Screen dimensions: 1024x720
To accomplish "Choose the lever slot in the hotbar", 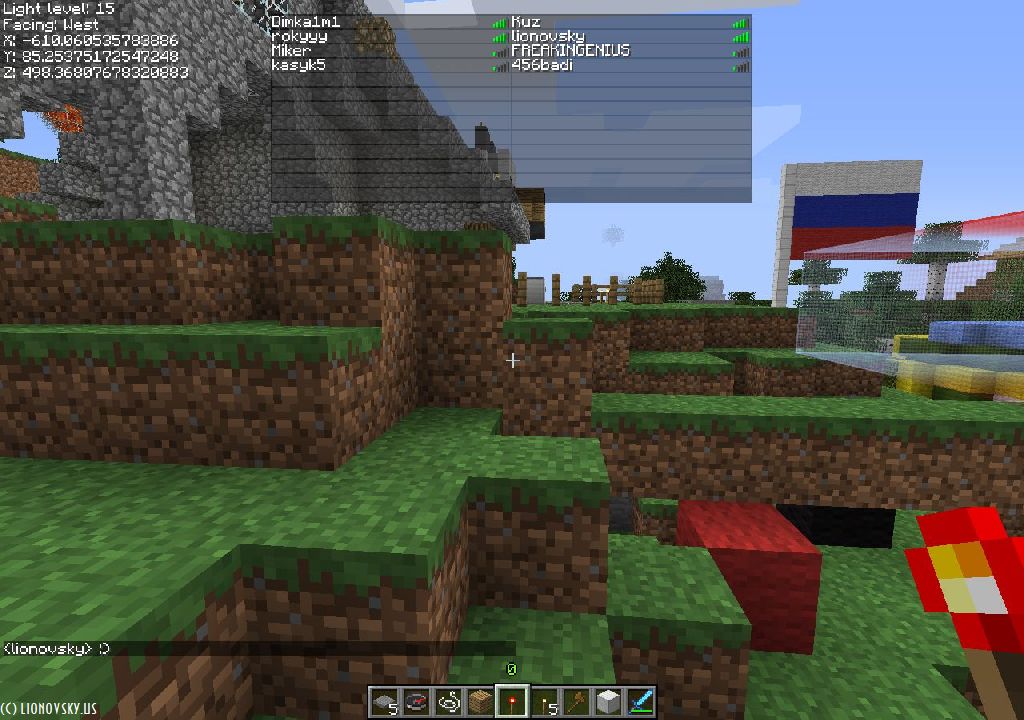I will [544, 702].
